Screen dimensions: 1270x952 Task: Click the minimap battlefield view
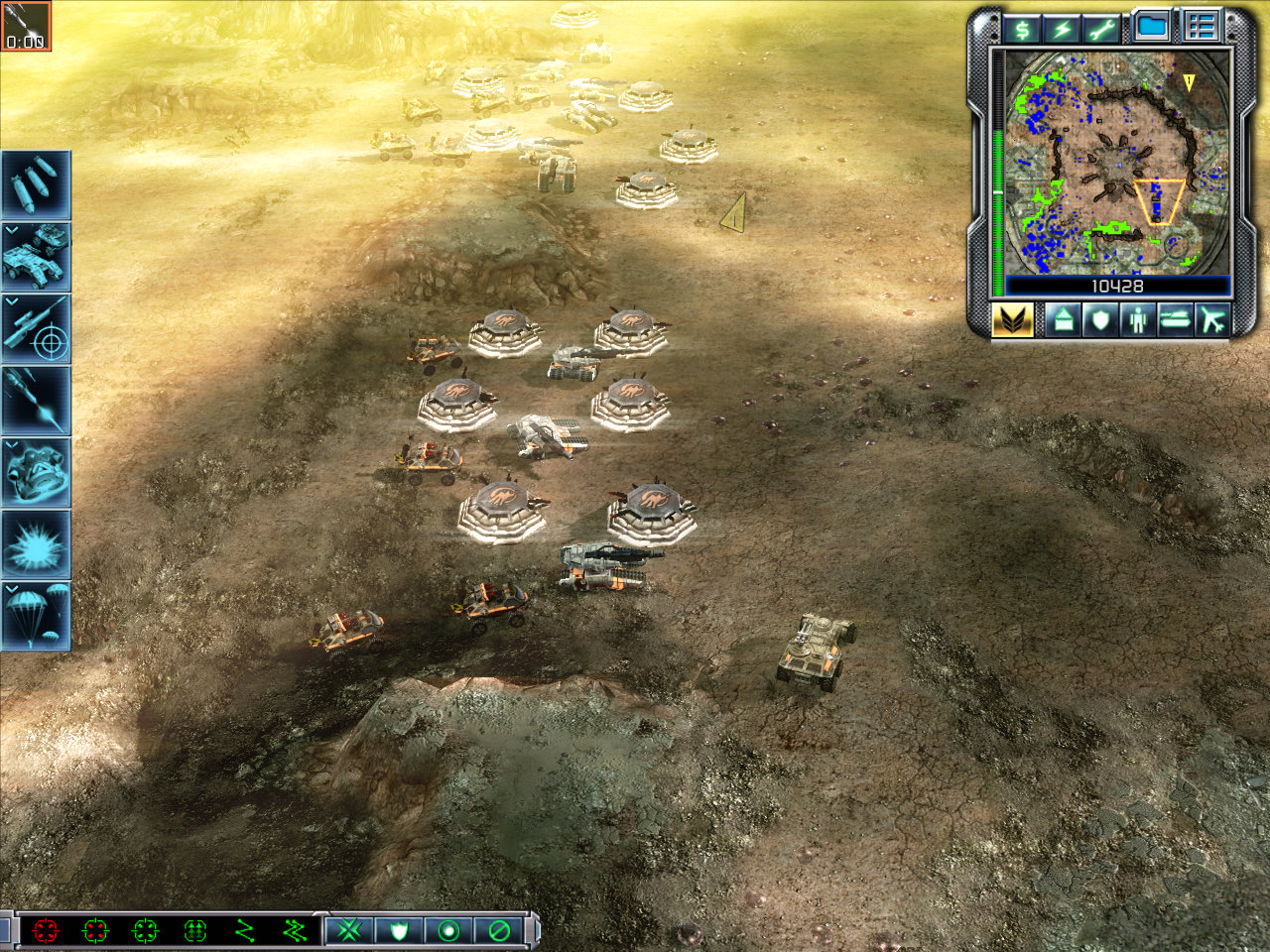(1117, 164)
